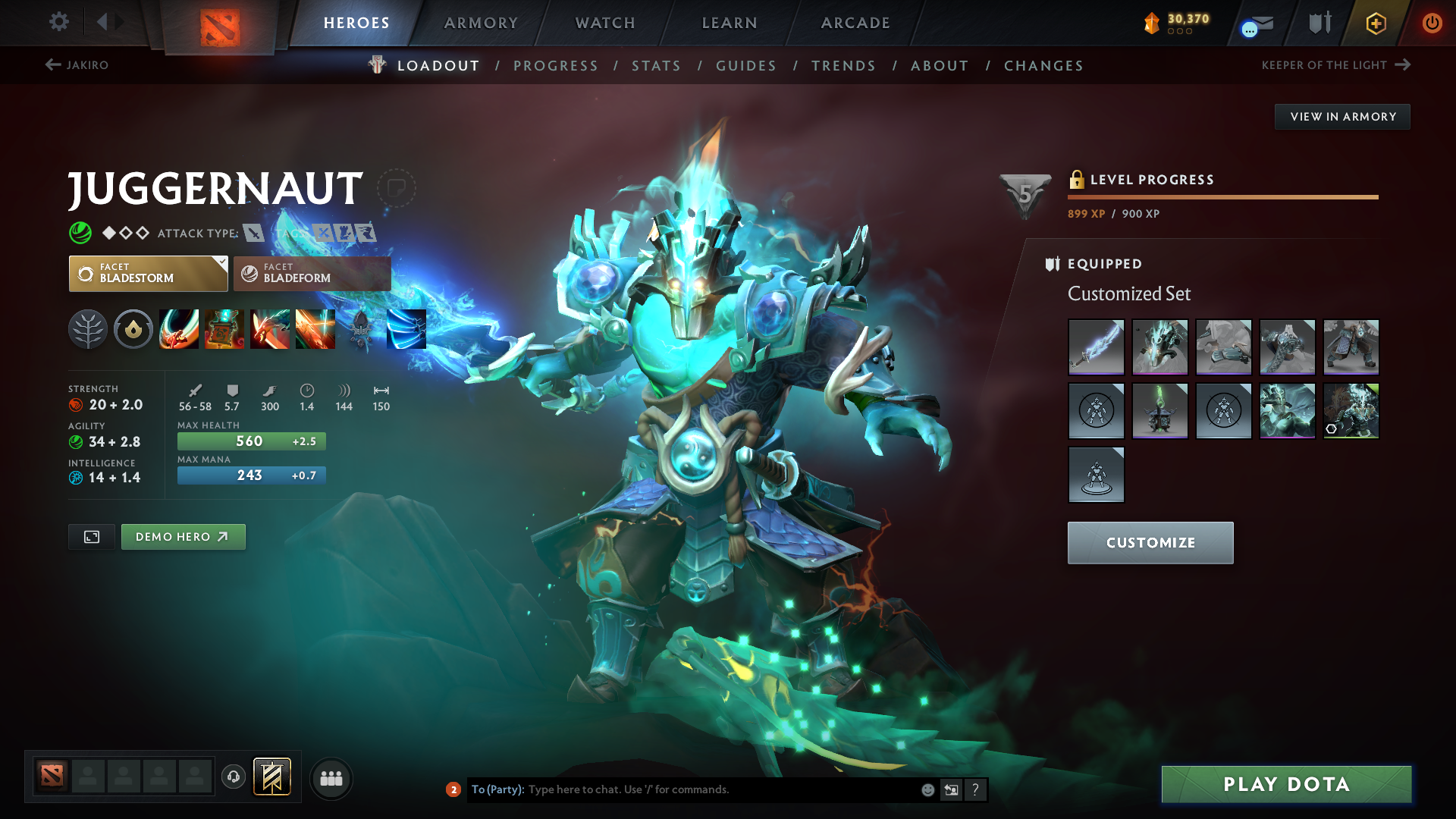Open the friends list icon
The height and width of the screenshot is (819, 1456).
[331, 778]
